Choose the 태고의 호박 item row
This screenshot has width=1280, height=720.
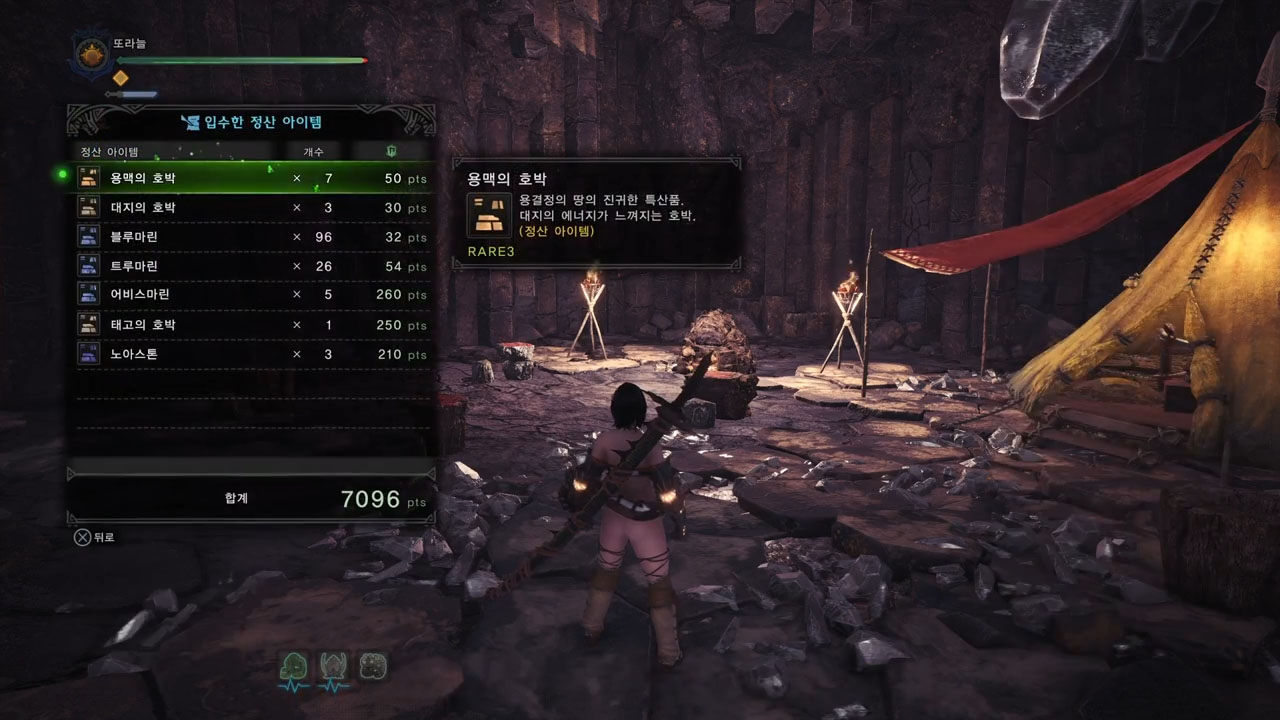(250, 325)
